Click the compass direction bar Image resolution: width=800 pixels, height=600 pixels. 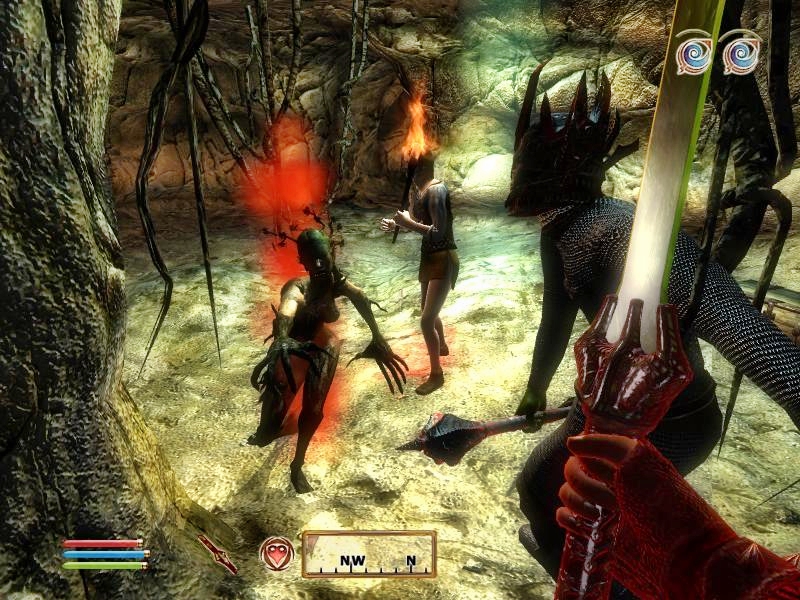click(369, 554)
